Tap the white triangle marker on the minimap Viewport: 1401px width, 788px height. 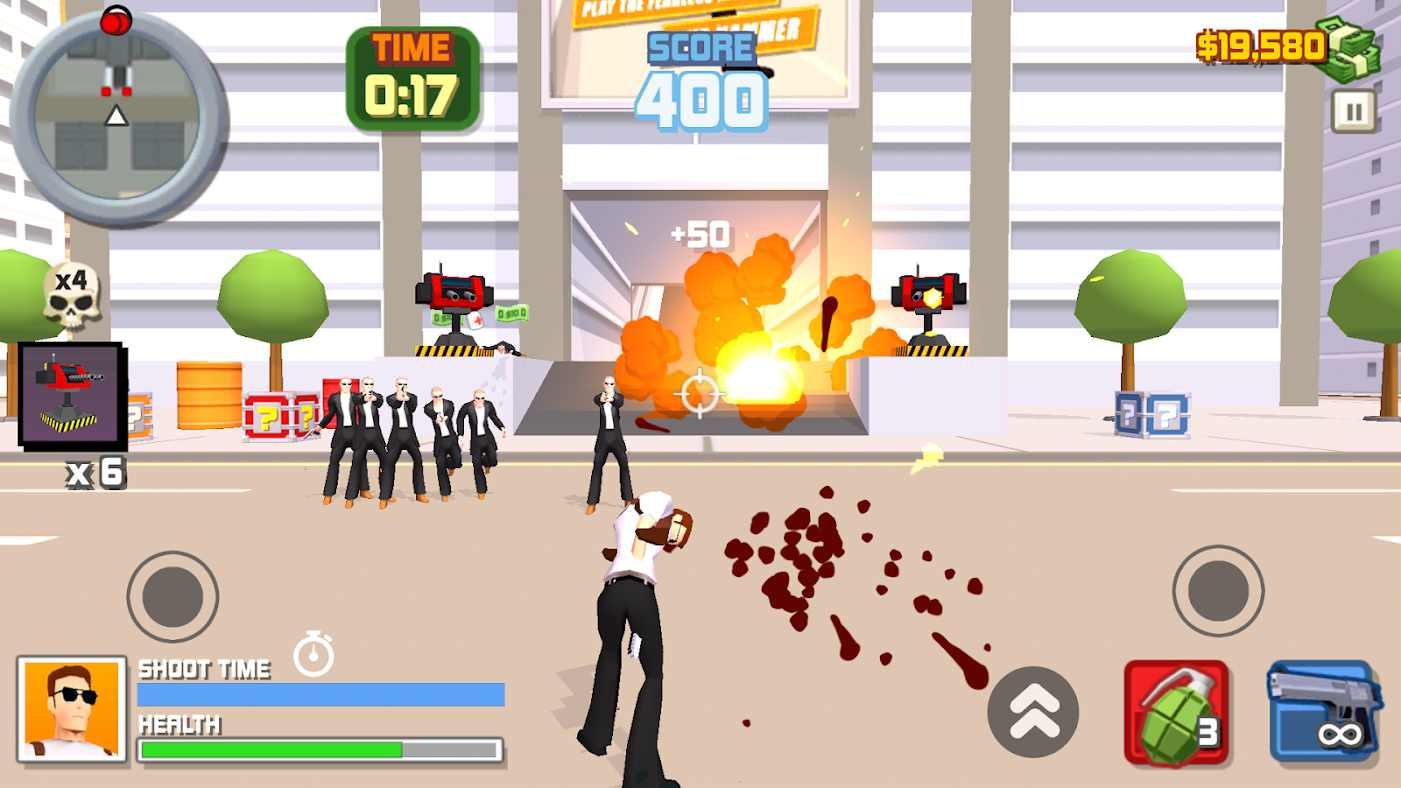pyautogui.click(x=117, y=117)
